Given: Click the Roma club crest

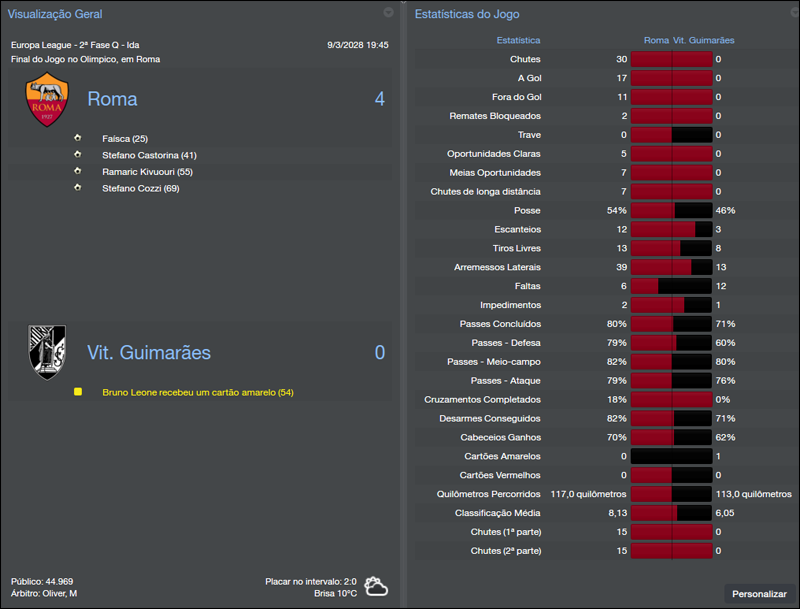Looking at the screenshot, I should [47, 101].
